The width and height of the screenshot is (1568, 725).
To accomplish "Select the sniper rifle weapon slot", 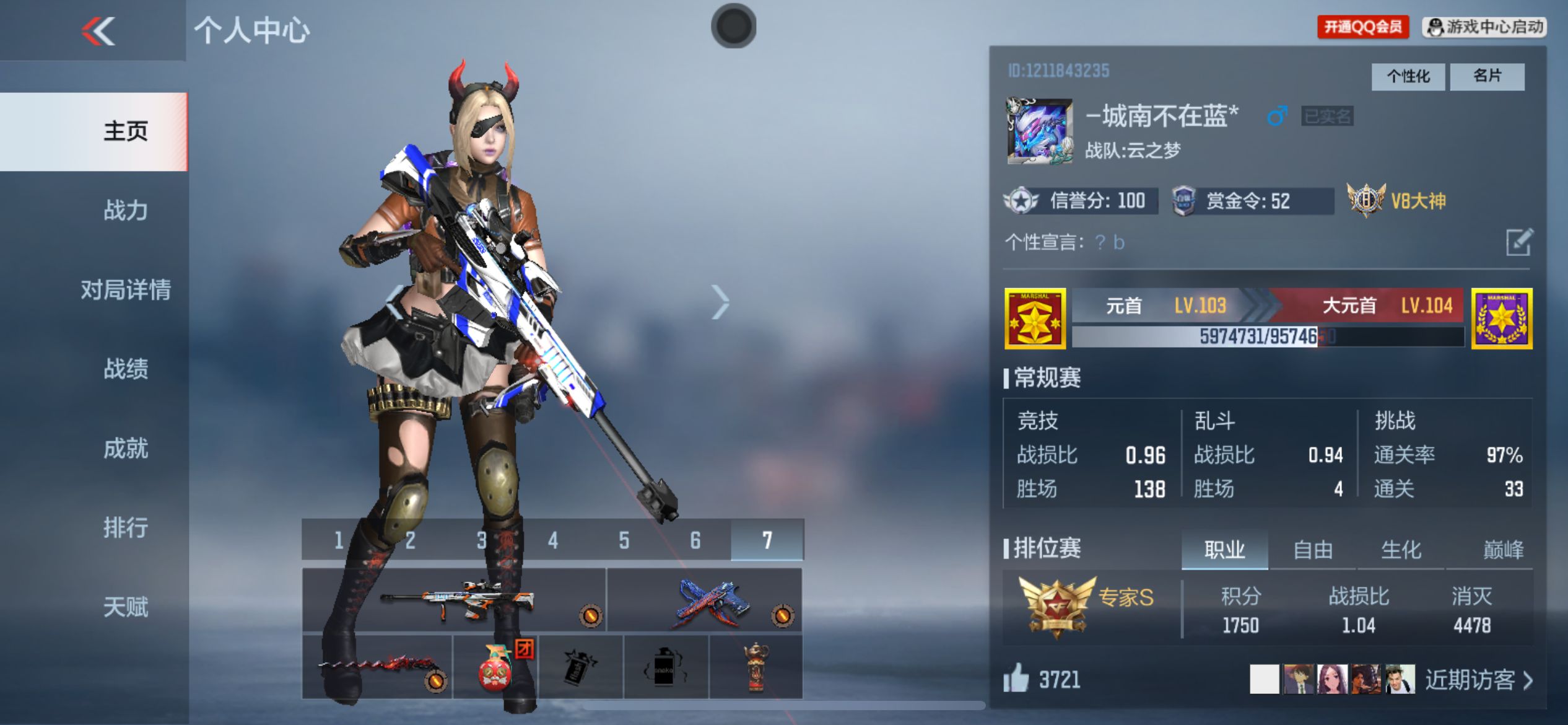I will click(454, 600).
